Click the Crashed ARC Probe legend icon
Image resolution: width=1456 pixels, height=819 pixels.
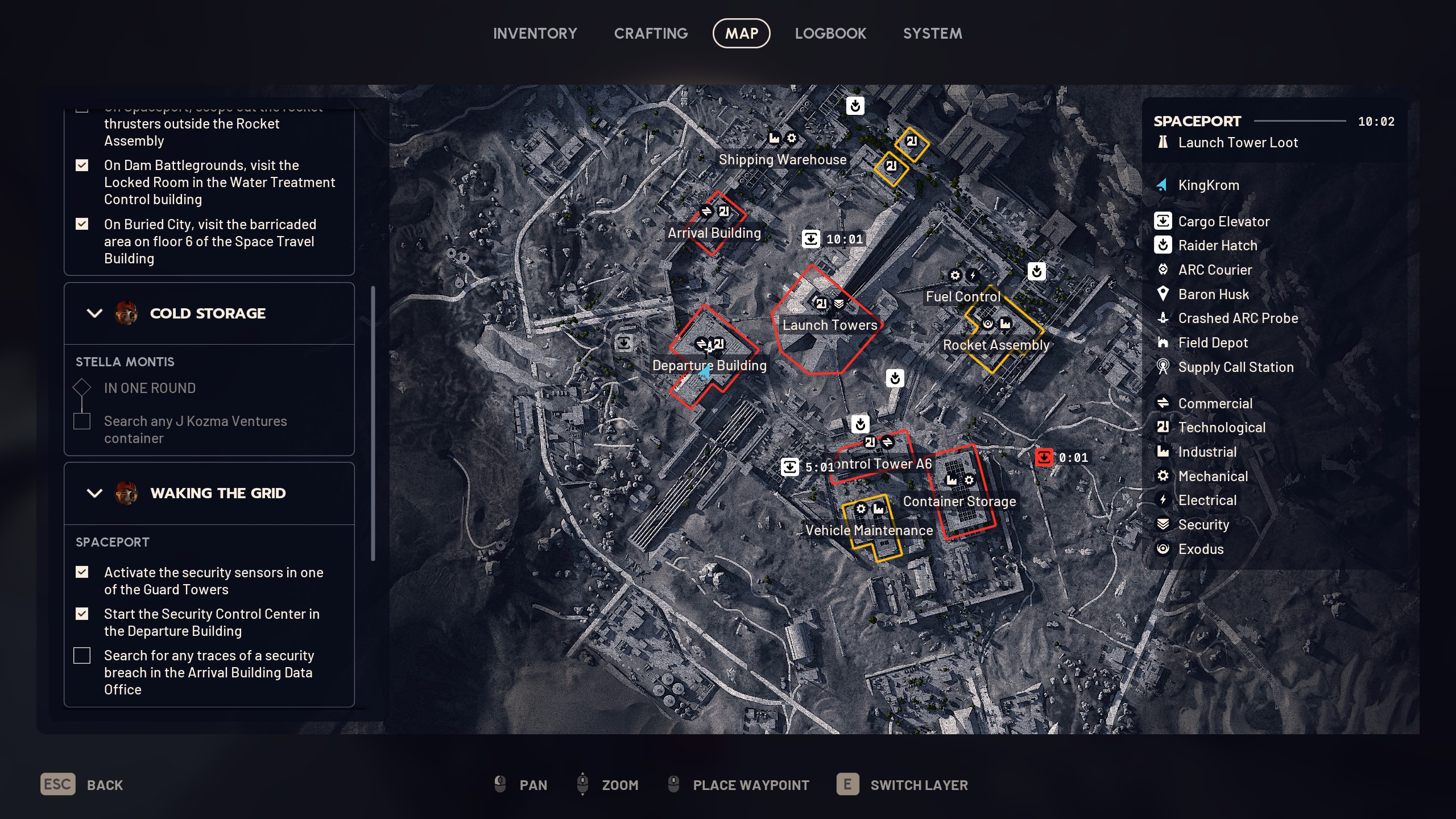click(1163, 318)
